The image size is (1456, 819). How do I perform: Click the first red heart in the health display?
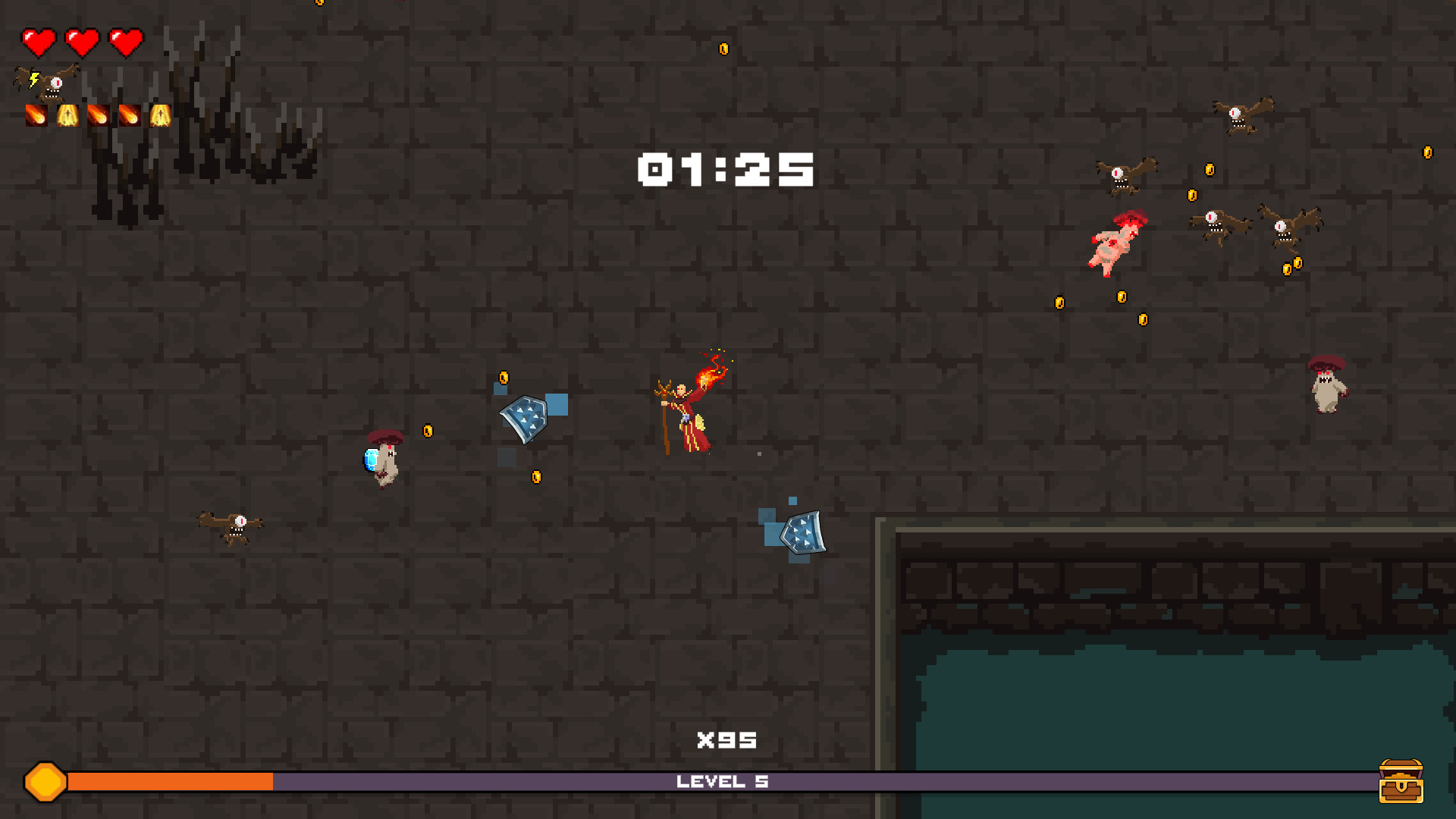click(x=39, y=42)
